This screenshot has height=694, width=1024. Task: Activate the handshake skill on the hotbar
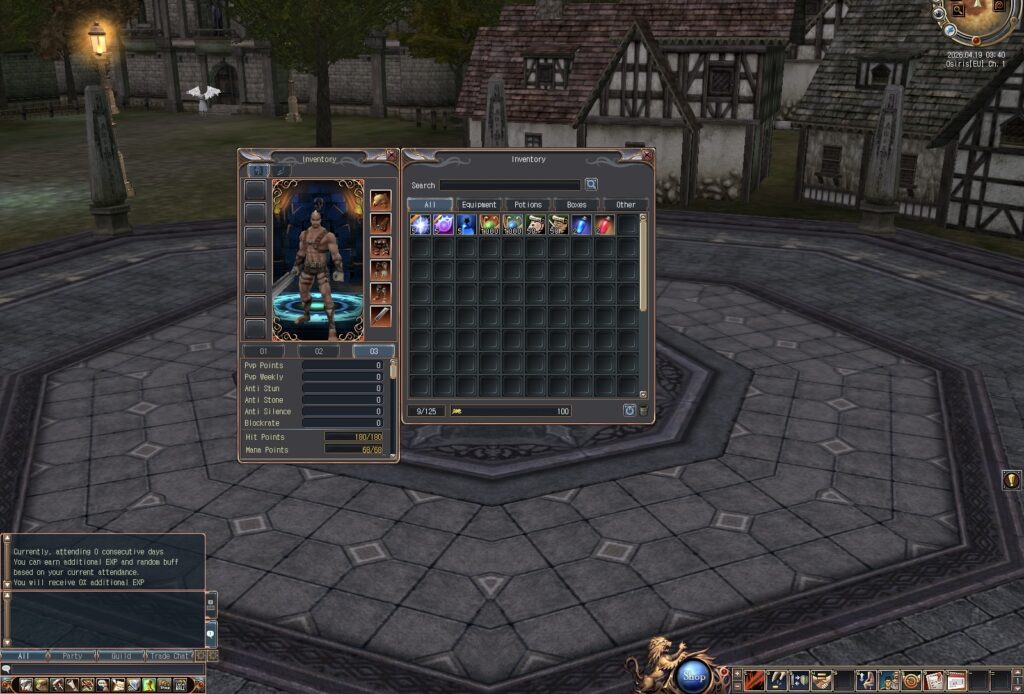point(822,681)
